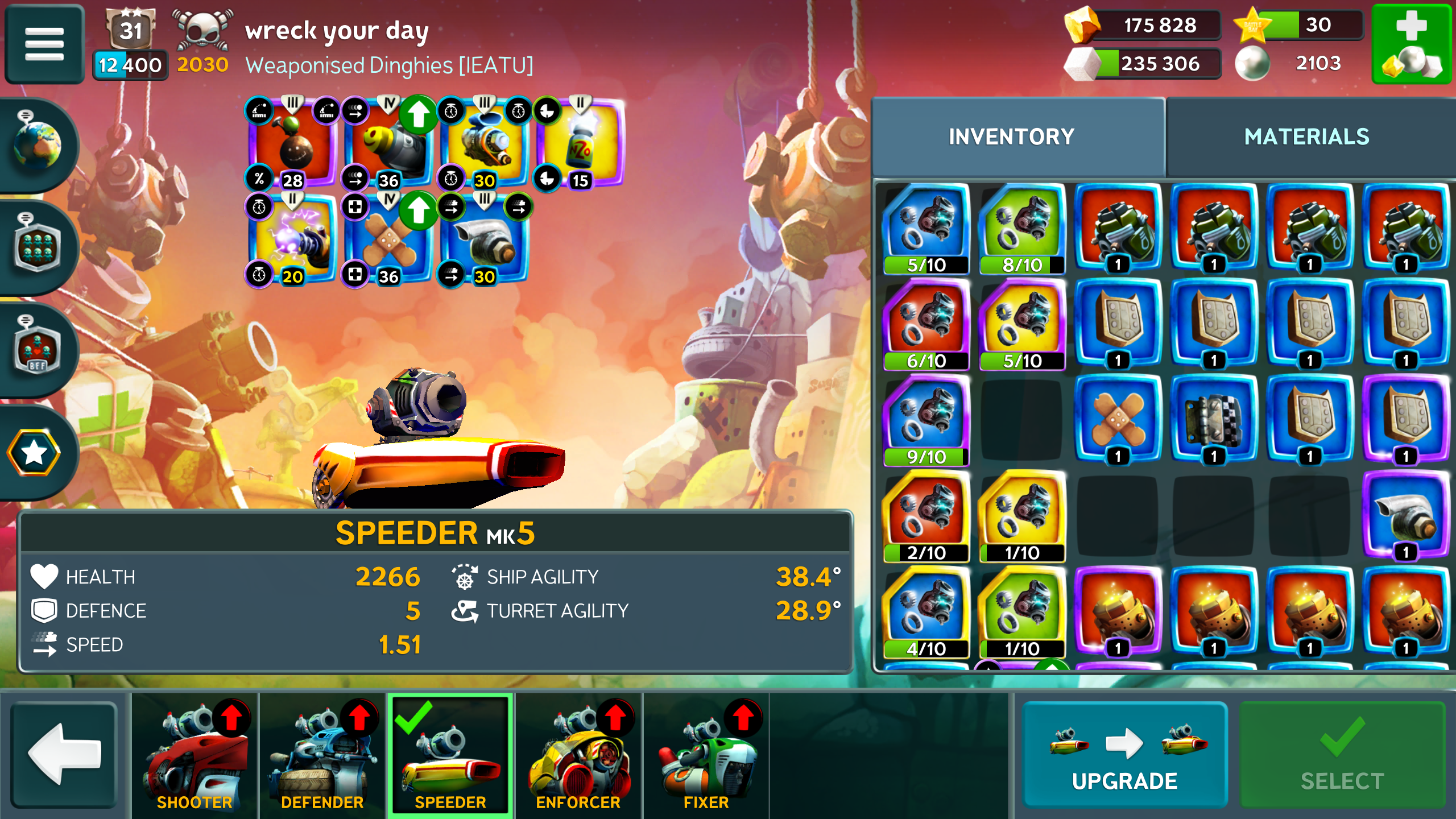Confirm ship with the Select button
1456x819 pixels.
1342,755
